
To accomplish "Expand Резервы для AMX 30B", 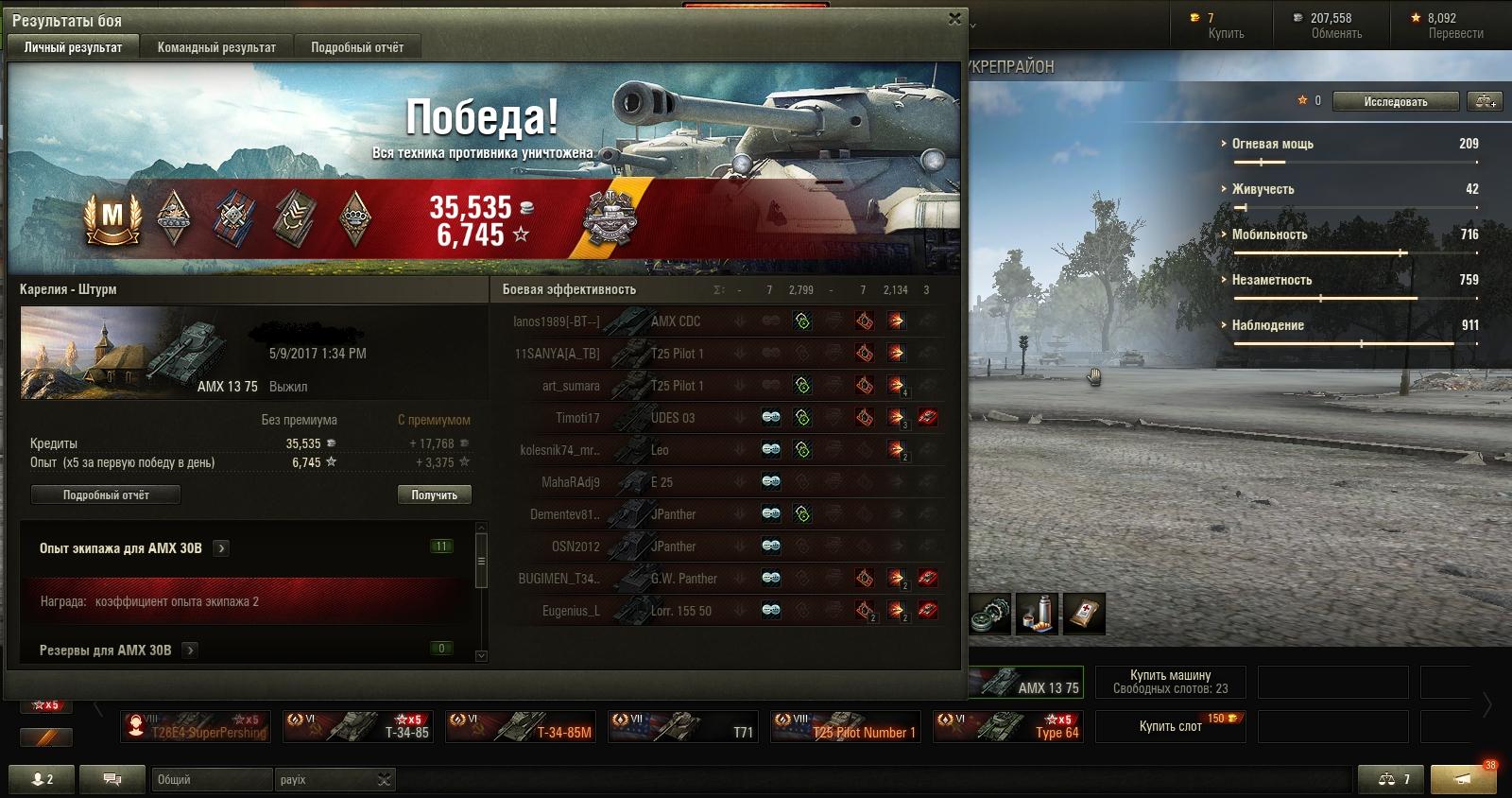I will pyautogui.click(x=190, y=651).
